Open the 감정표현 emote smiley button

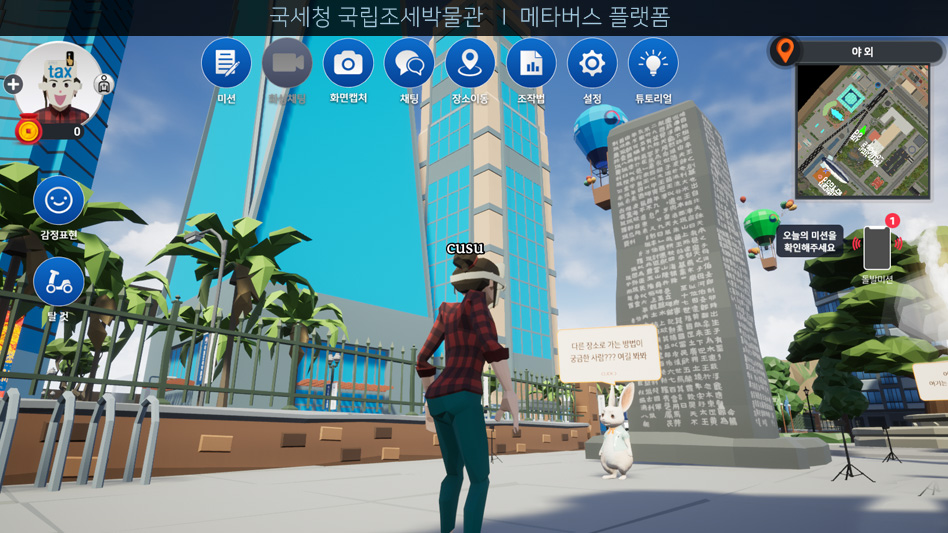coord(59,201)
